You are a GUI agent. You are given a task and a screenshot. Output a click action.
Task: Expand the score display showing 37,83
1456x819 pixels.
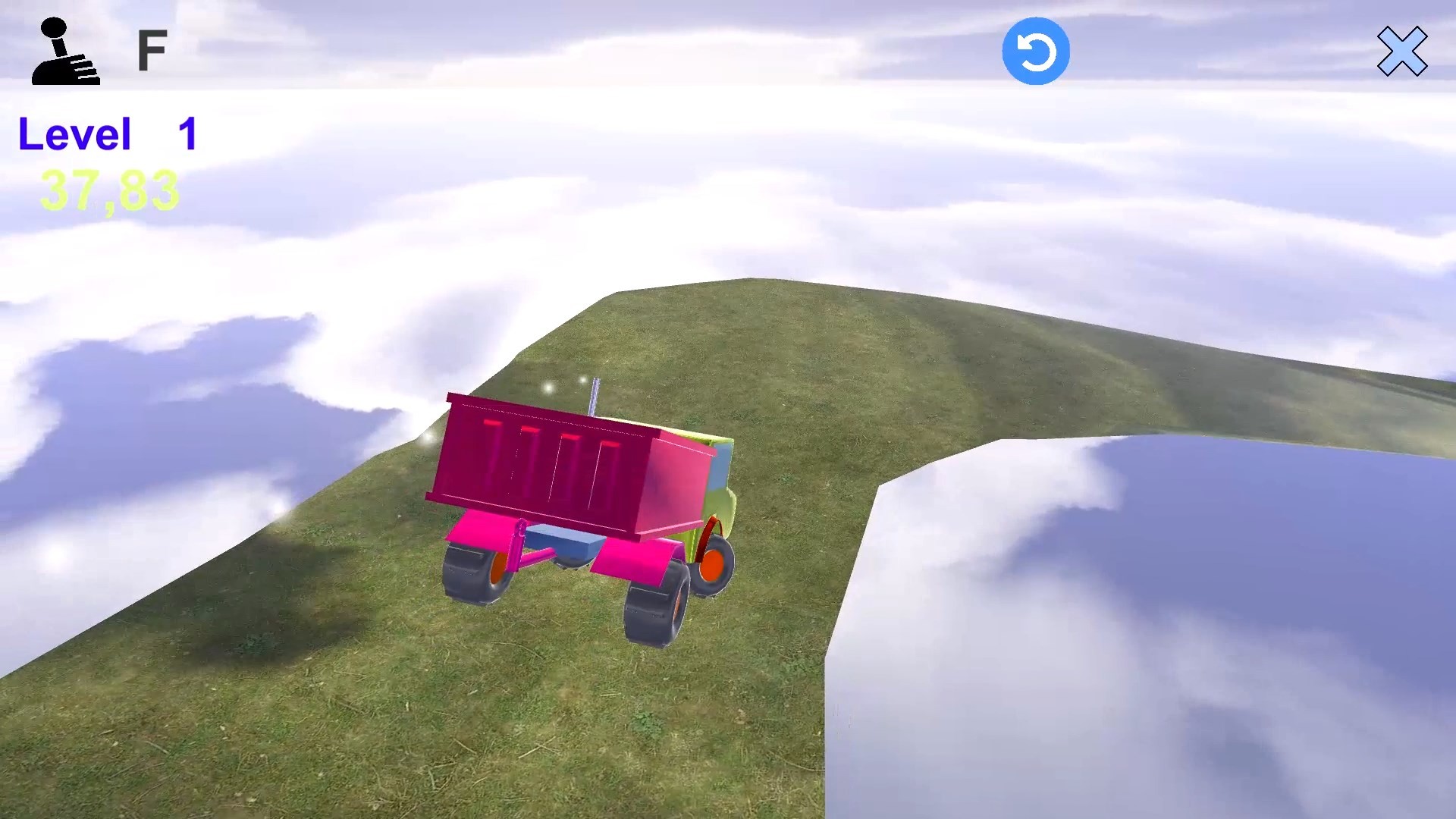(x=110, y=190)
